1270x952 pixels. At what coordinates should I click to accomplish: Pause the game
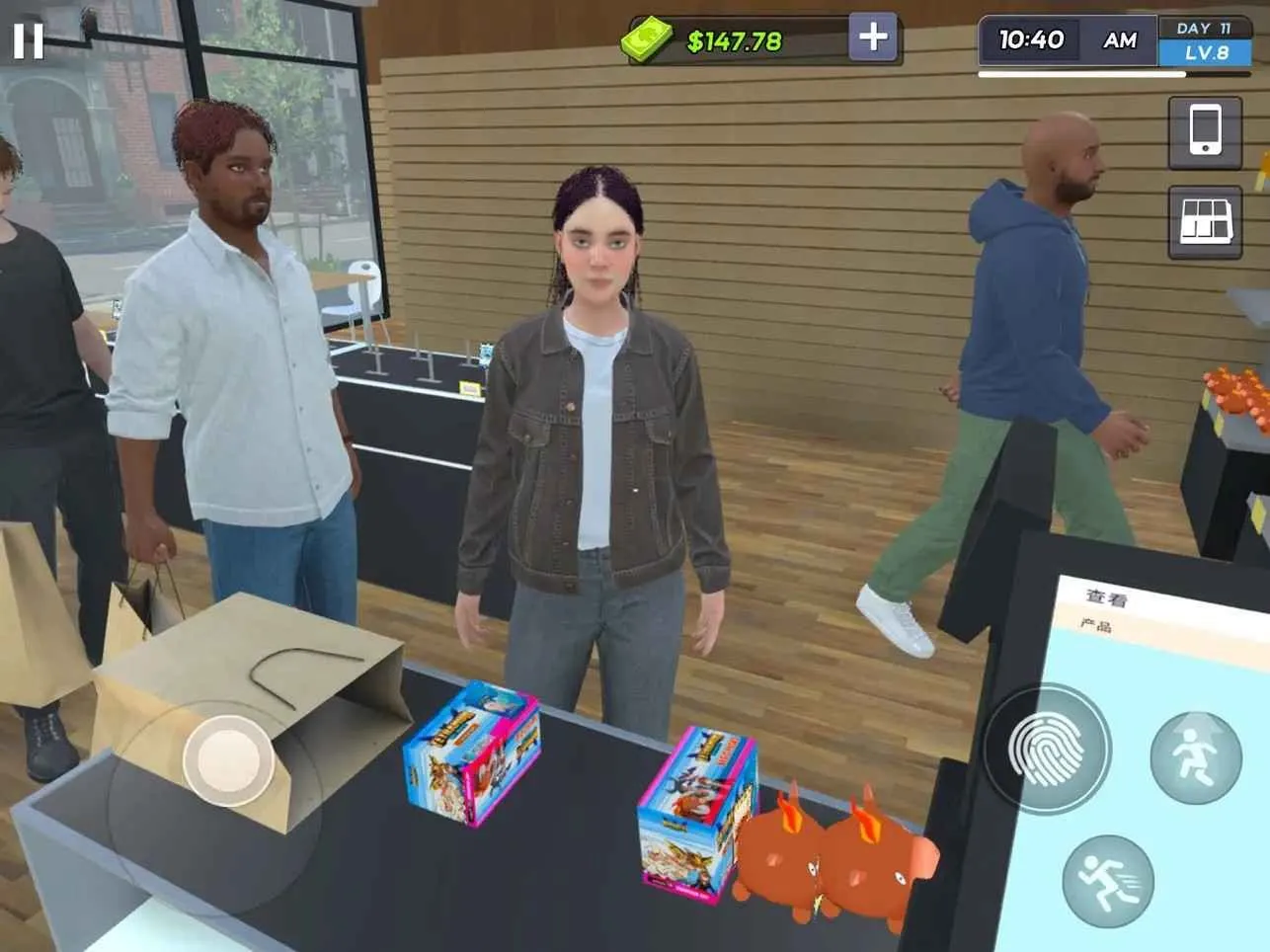[x=28, y=40]
